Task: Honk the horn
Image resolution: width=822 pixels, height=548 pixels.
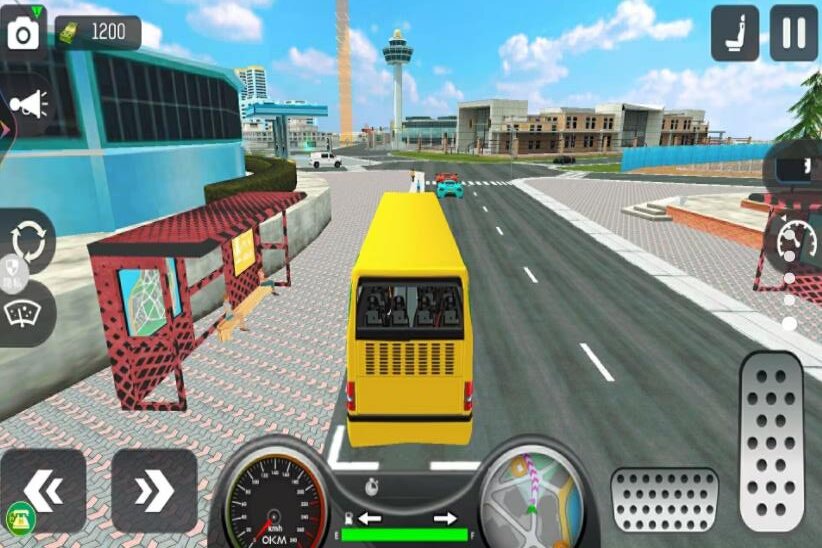Action: (28, 103)
